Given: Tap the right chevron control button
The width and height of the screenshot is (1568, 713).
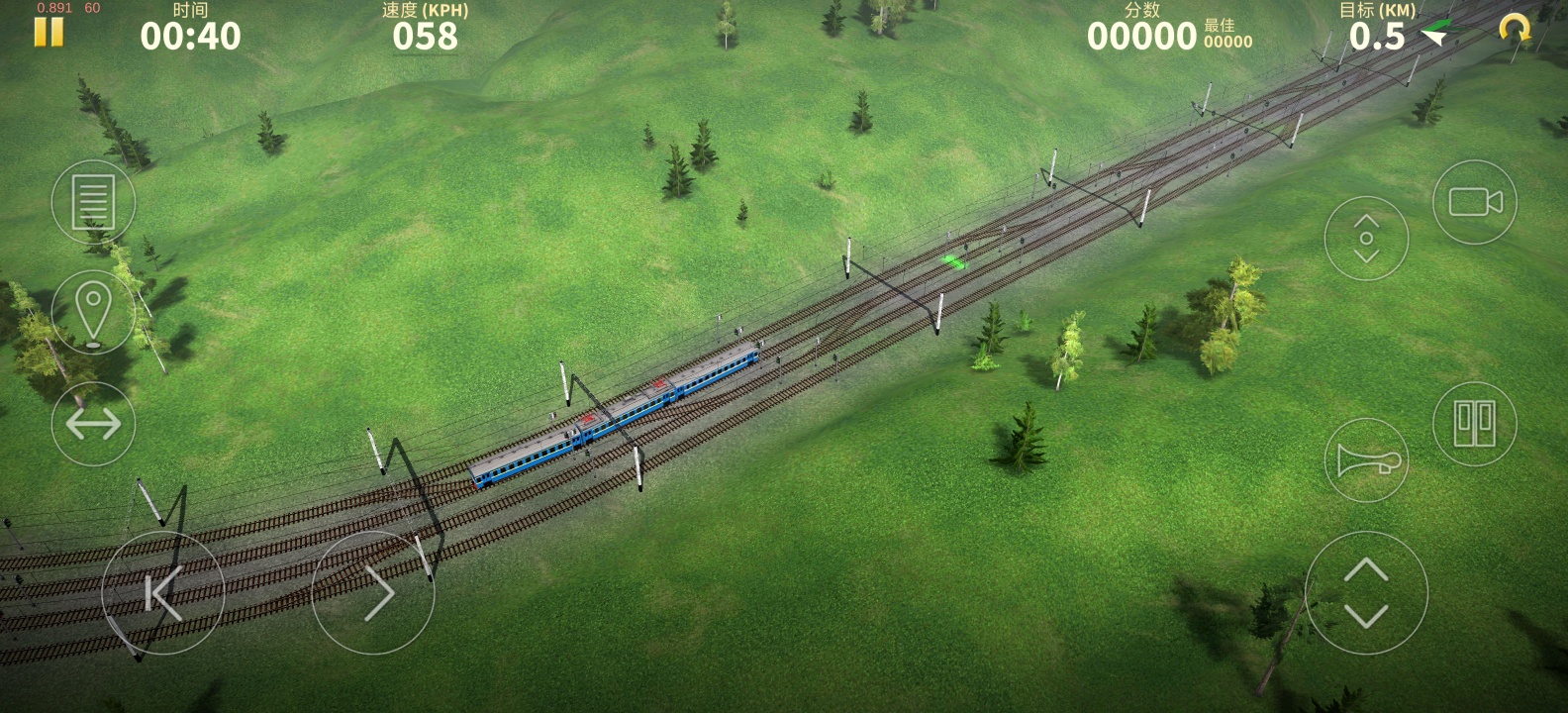Looking at the screenshot, I should [x=374, y=593].
